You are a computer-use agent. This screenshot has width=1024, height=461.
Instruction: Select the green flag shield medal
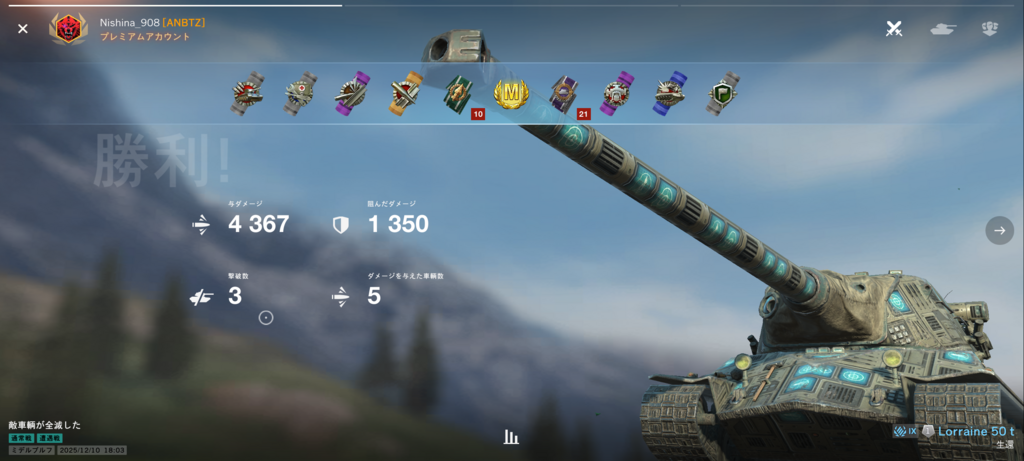coord(722,94)
